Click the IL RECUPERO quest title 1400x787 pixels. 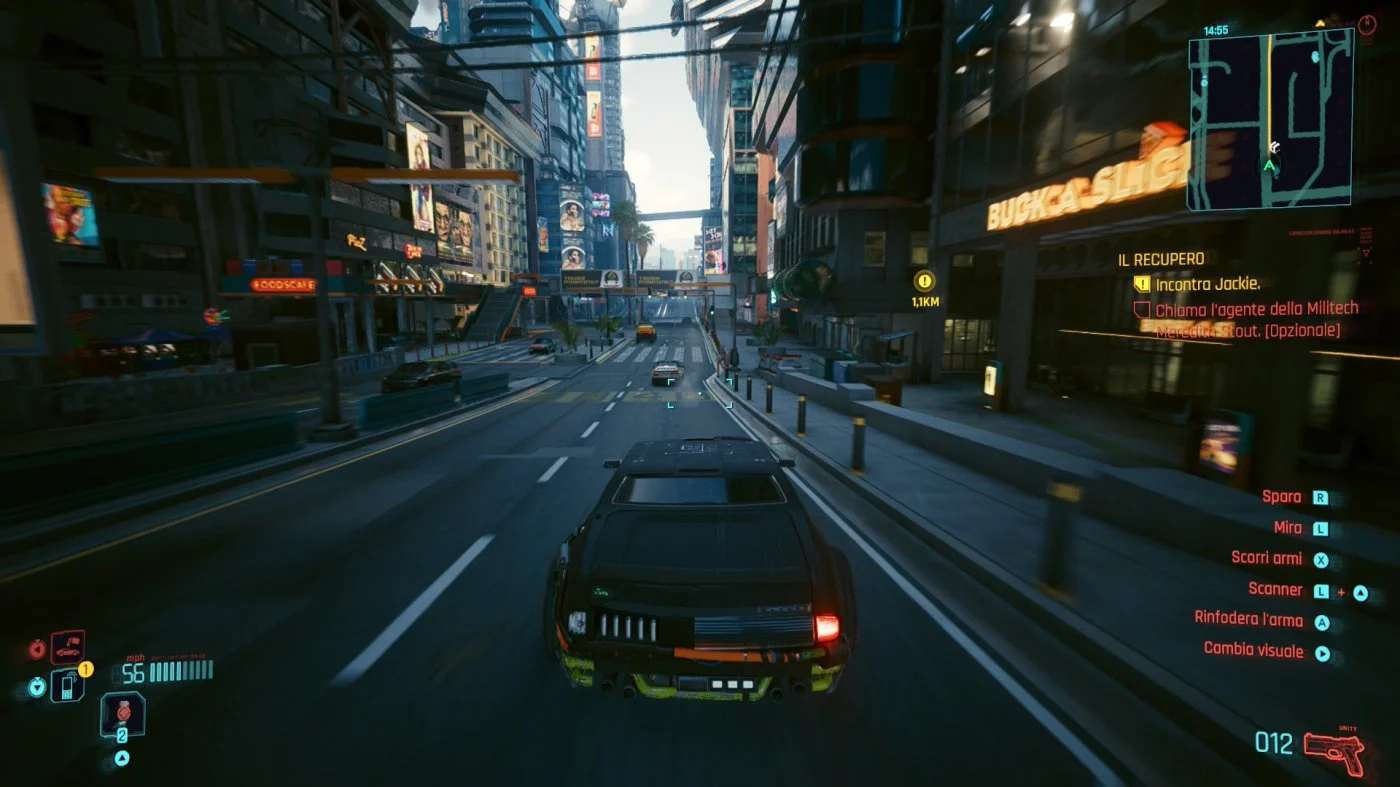1161,259
